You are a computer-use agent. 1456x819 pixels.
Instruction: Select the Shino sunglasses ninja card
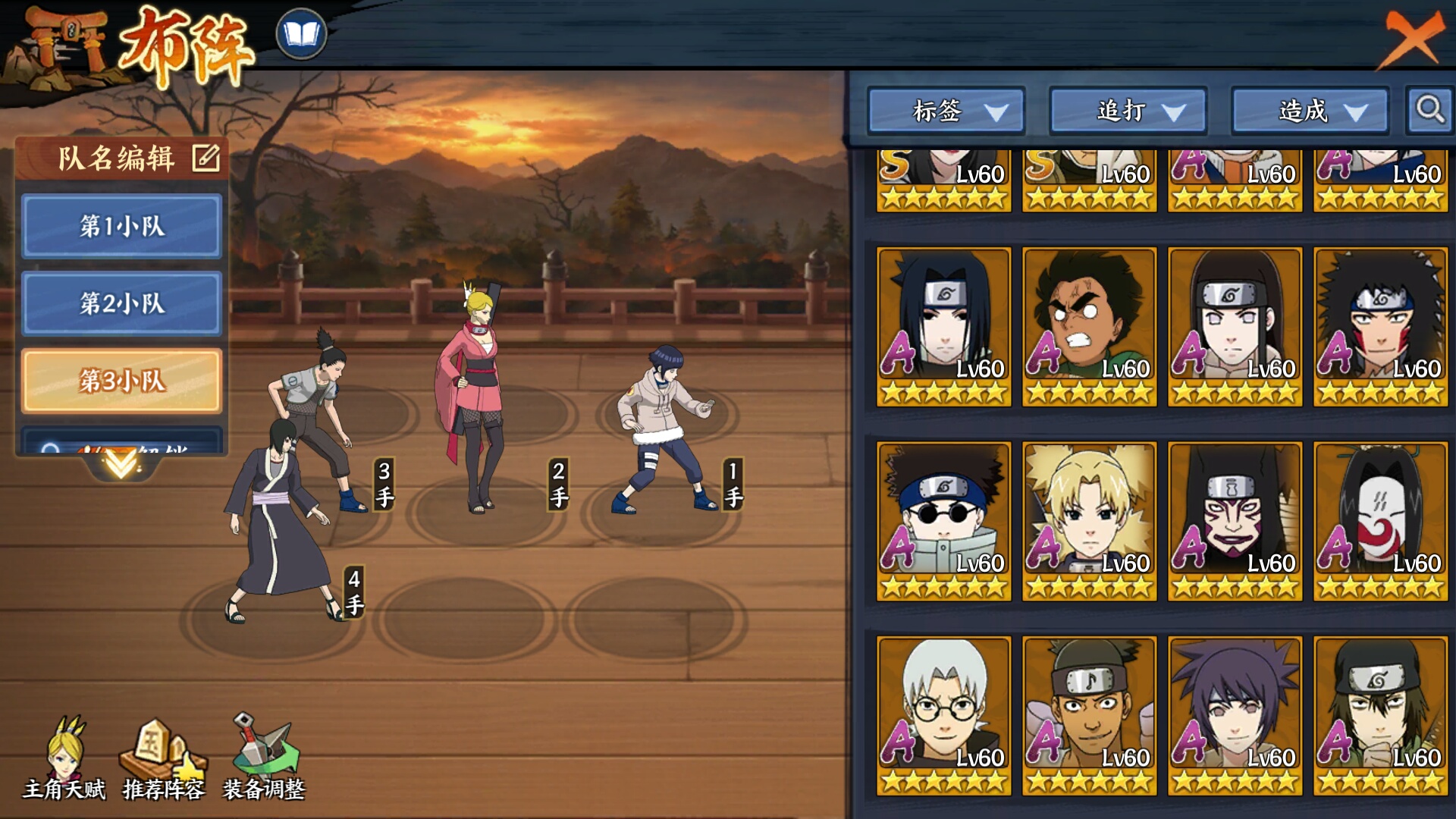(944, 521)
